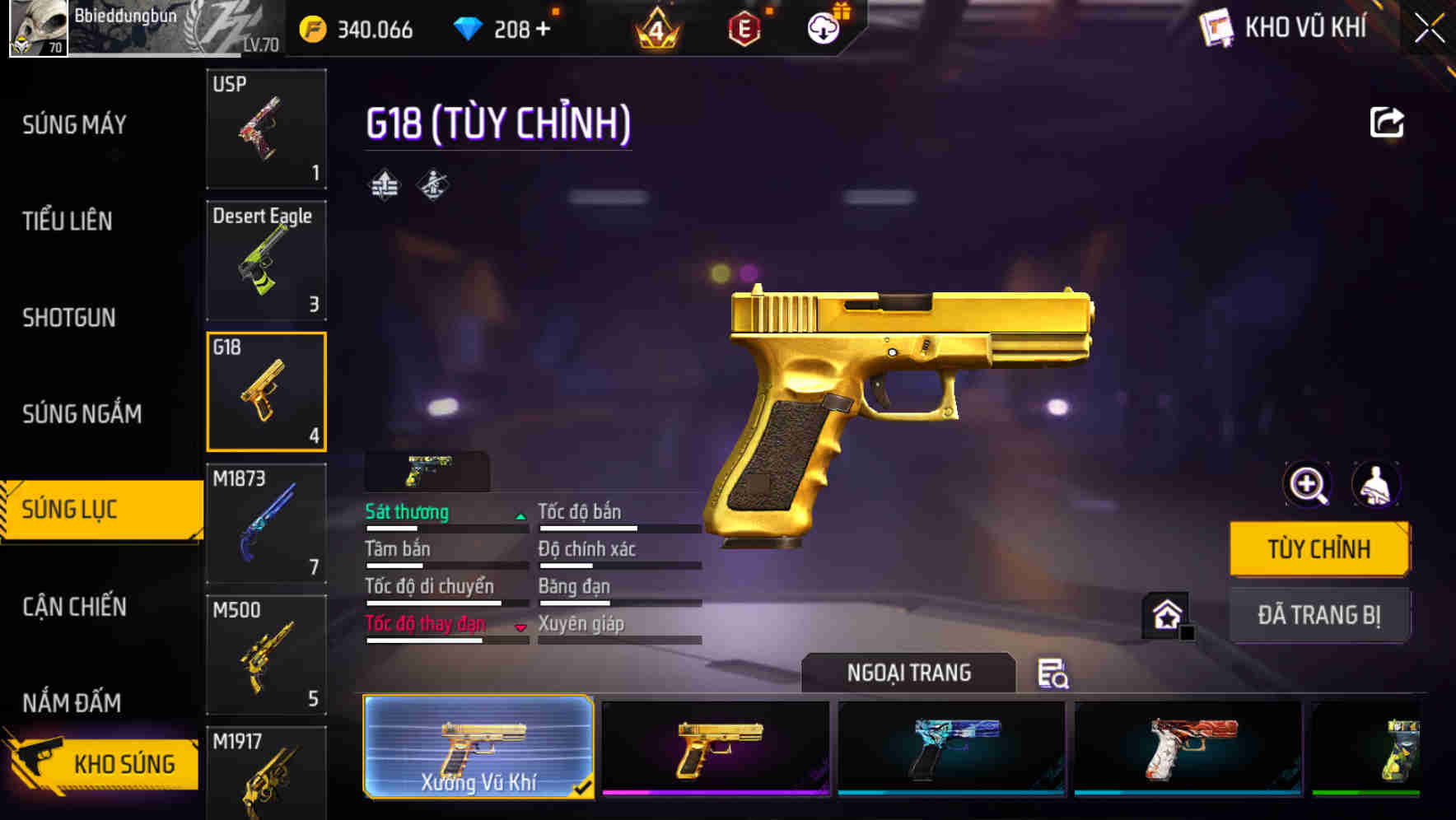
Task: Open the cloud download gift icon
Action: [822, 29]
